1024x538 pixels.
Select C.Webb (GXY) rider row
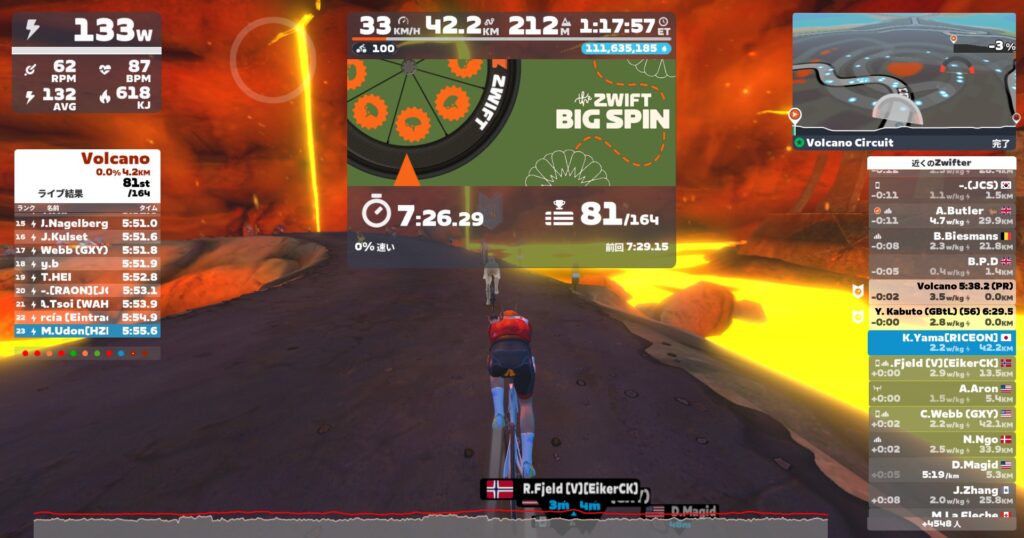click(x=942, y=418)
